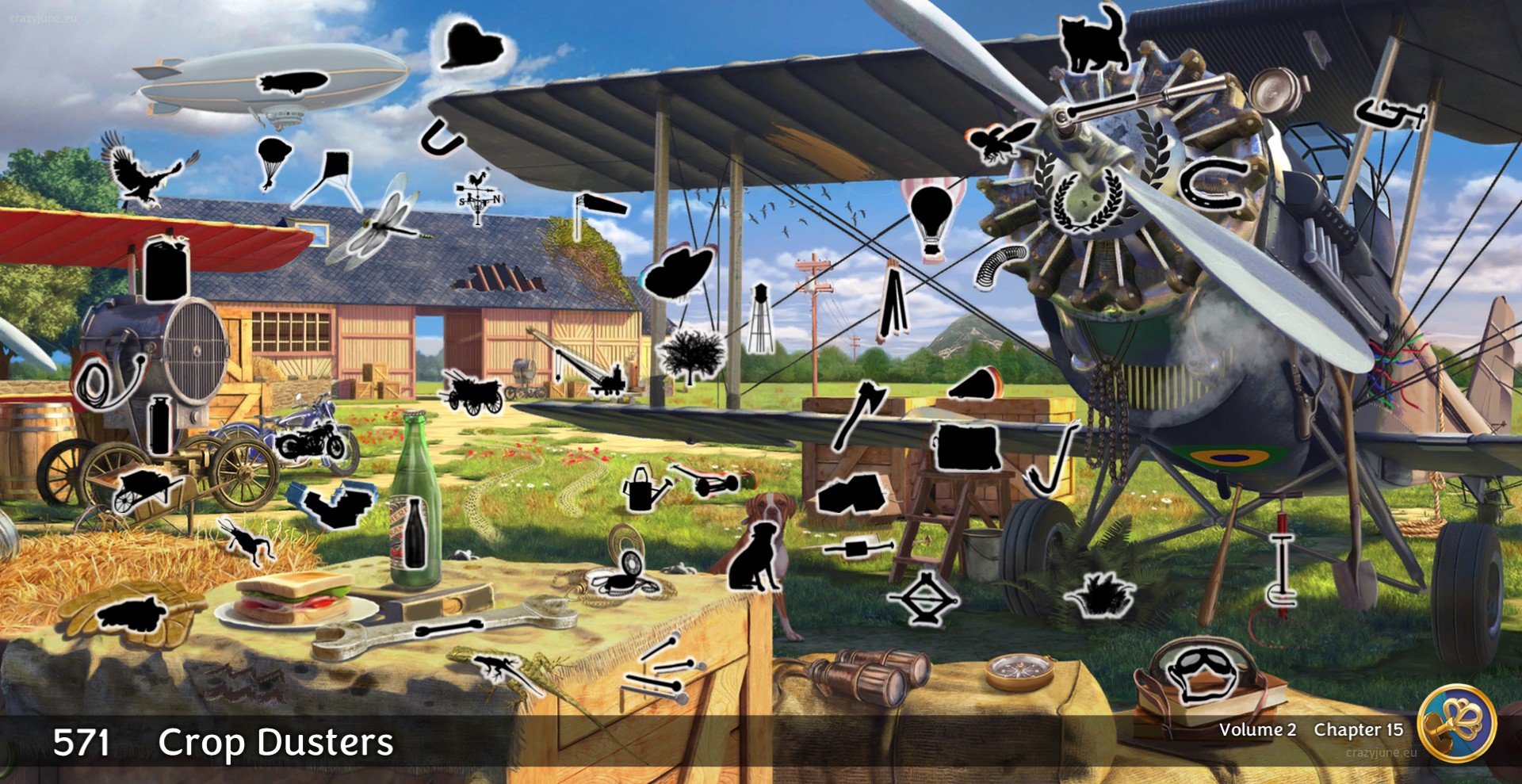Click the golden key button
The width and height of the screenshot is (1522, 784).
click(1455, 723)
